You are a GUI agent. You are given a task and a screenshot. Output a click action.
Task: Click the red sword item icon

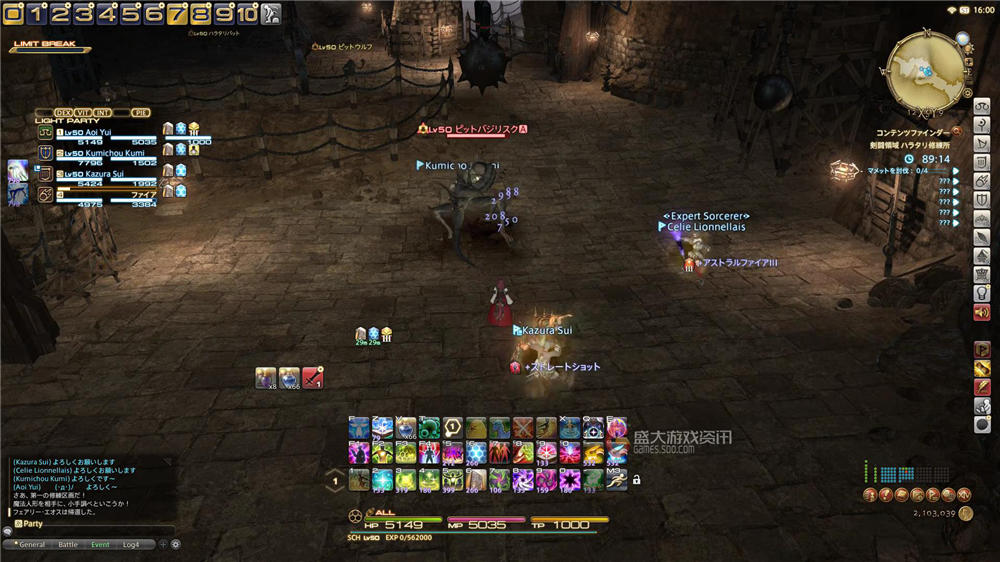point(313,377)
